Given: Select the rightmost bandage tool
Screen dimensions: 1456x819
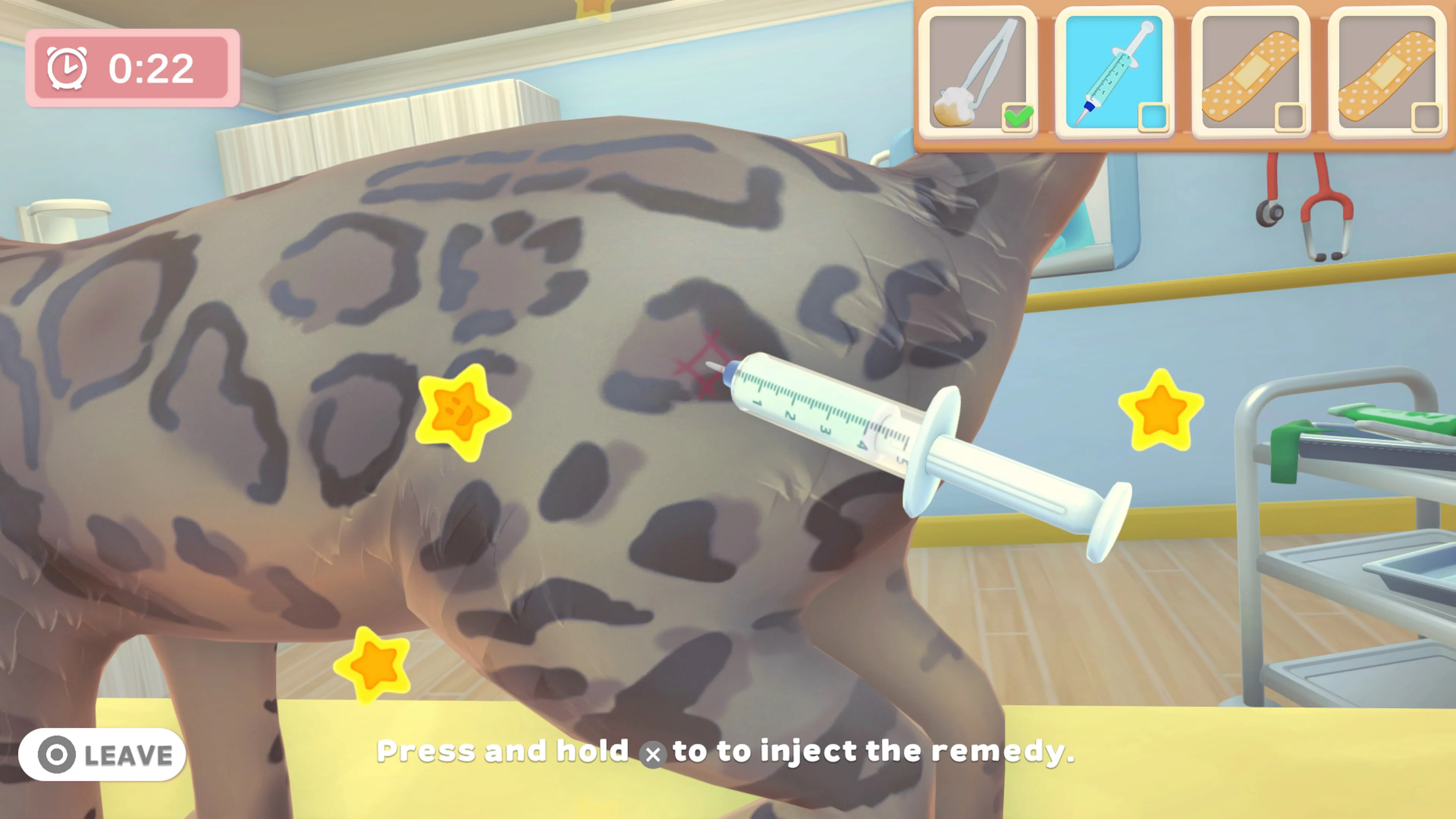Looking at the screenshot, I should (1386, 71).
